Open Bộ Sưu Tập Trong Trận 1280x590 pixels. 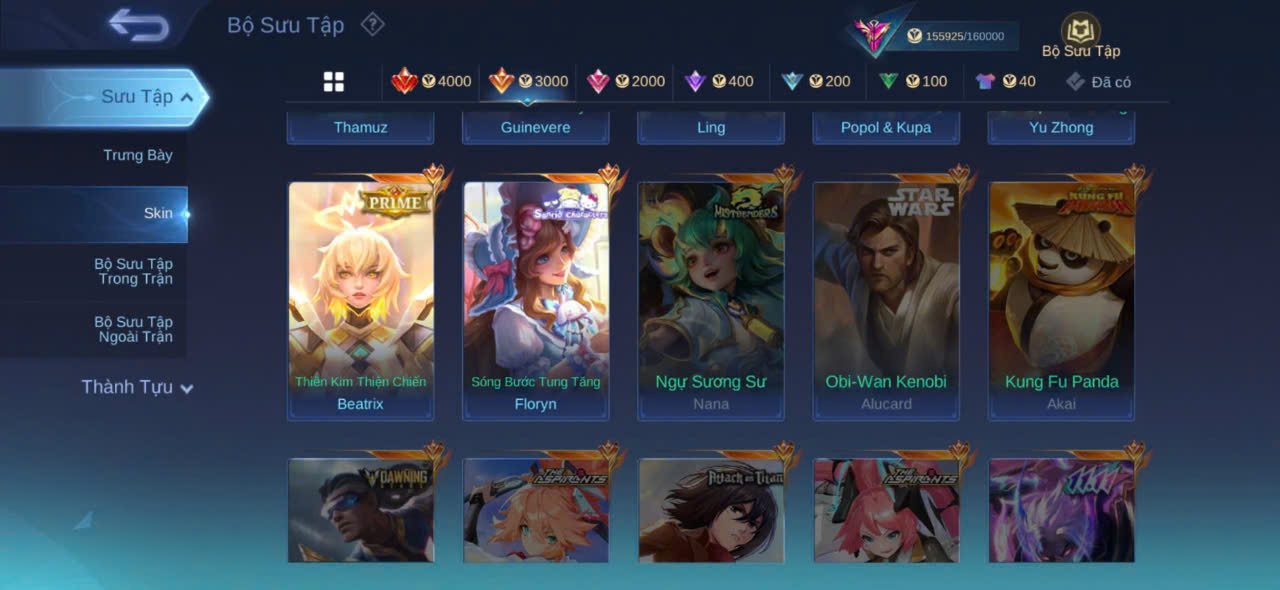click(x=133, y=271)
